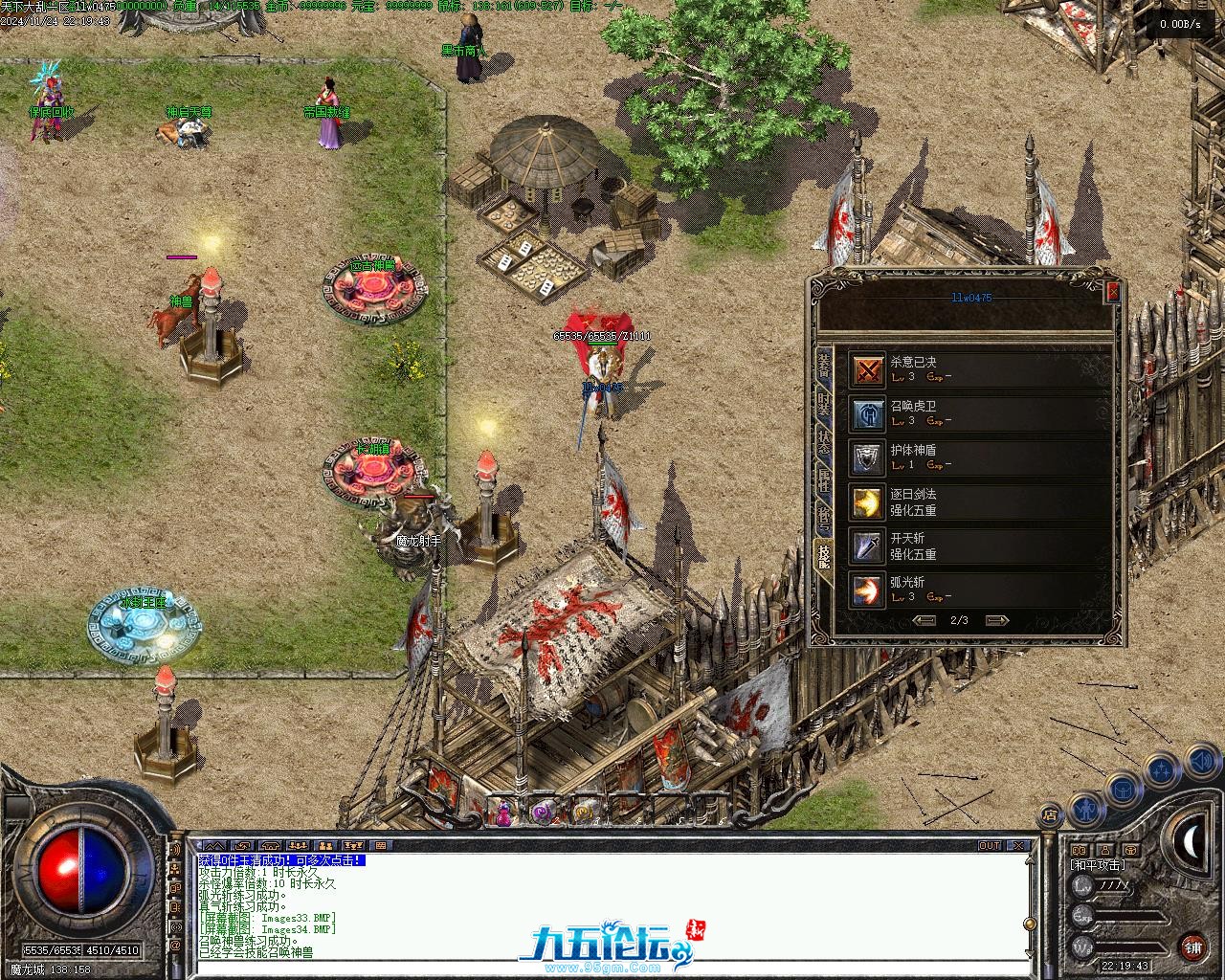The image size is (1225, 980).
Task: Select the 召唤虎卫 summon skill
Action: [x=868, y=413]
